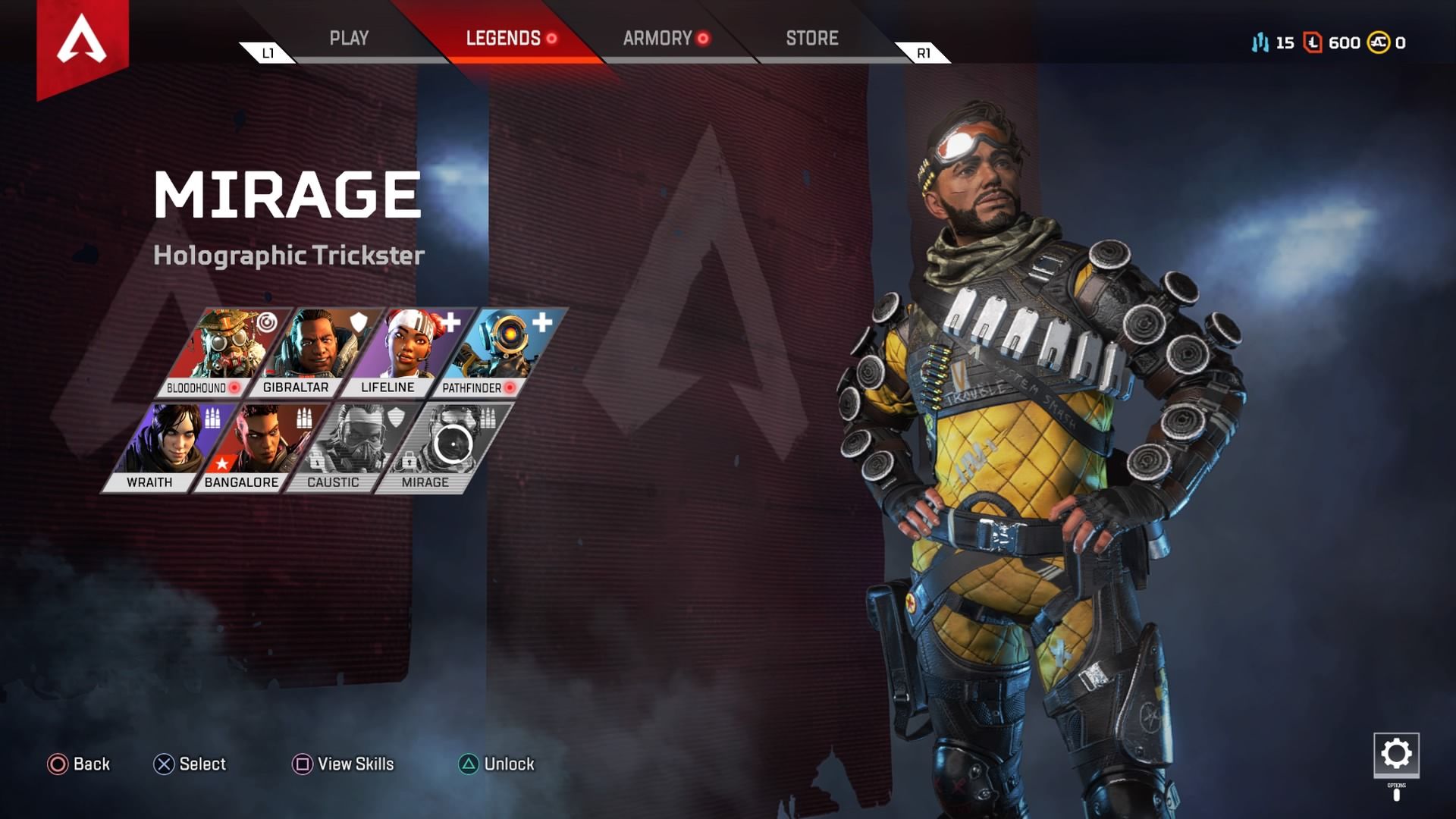Viewport: 1456px width, 819px height.
Task: Switch to the STORE tab
Action: point(812,38)
